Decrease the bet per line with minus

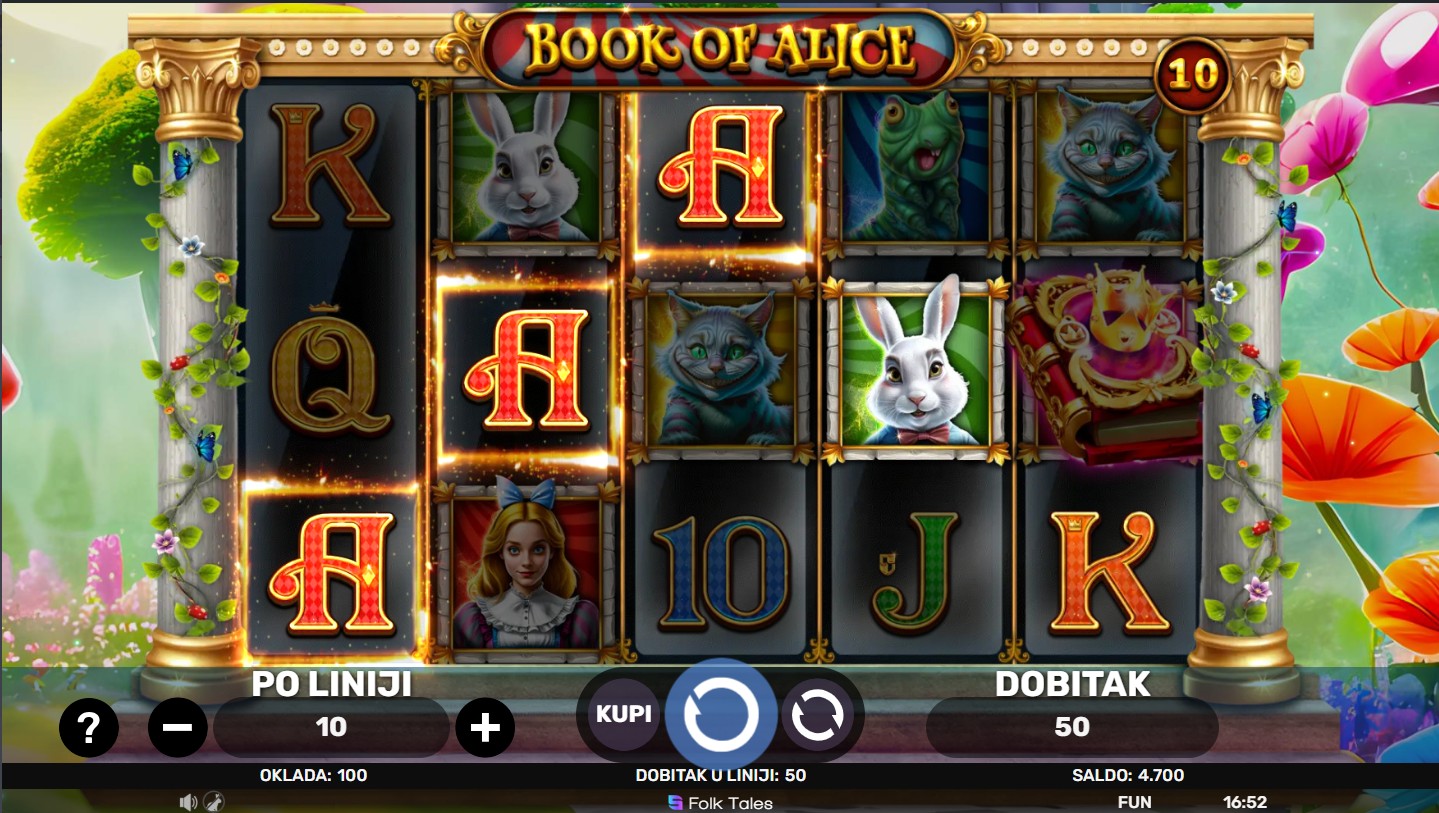pos(178,727)
